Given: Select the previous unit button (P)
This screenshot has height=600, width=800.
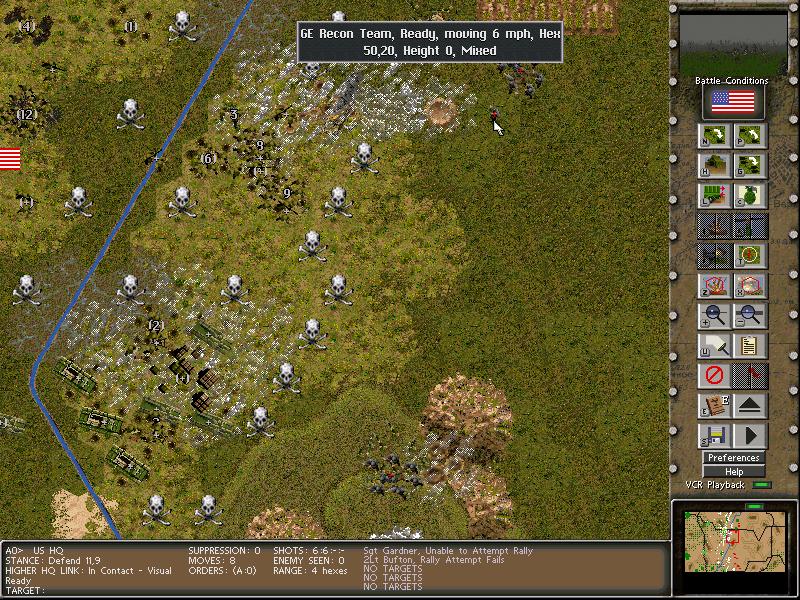Looking at the screenshot, I should (750, 136).
